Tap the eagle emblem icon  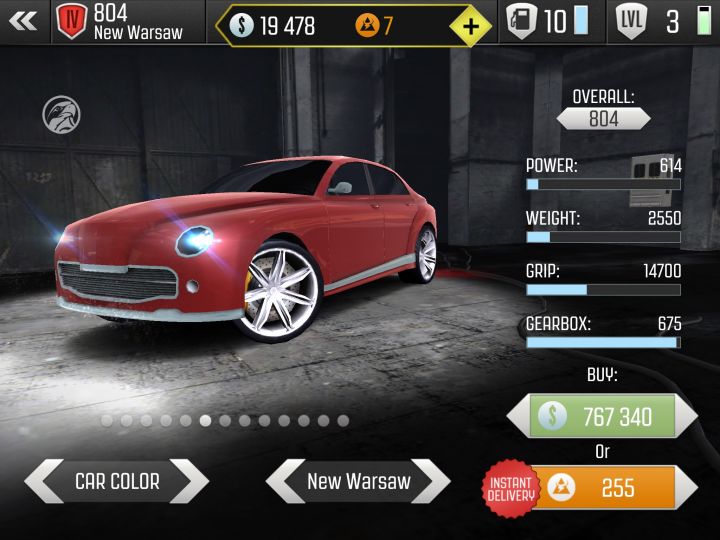click(61, 115)
